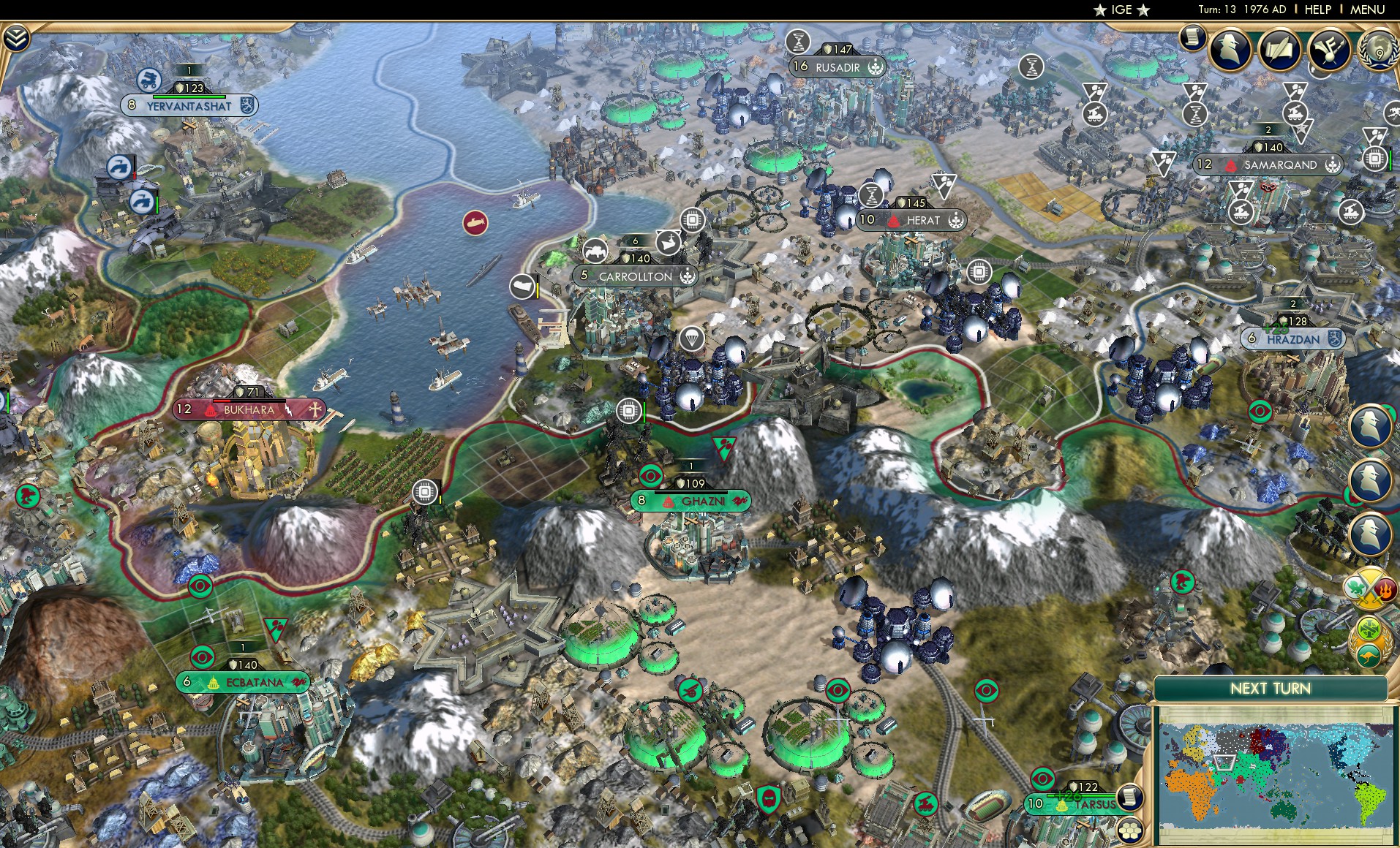Open the Espionage overview spy icon
Image resolution: width=1400 pixels, height=848 pixels.
[1229, 50]
